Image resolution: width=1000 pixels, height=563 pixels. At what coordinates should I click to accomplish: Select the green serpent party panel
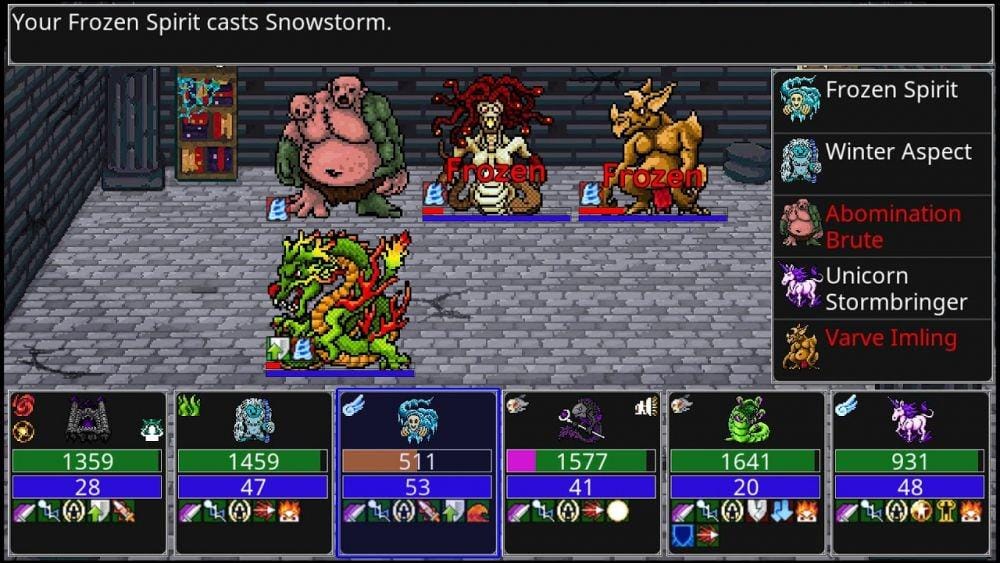pyautogui.click(x=746, y=472)
